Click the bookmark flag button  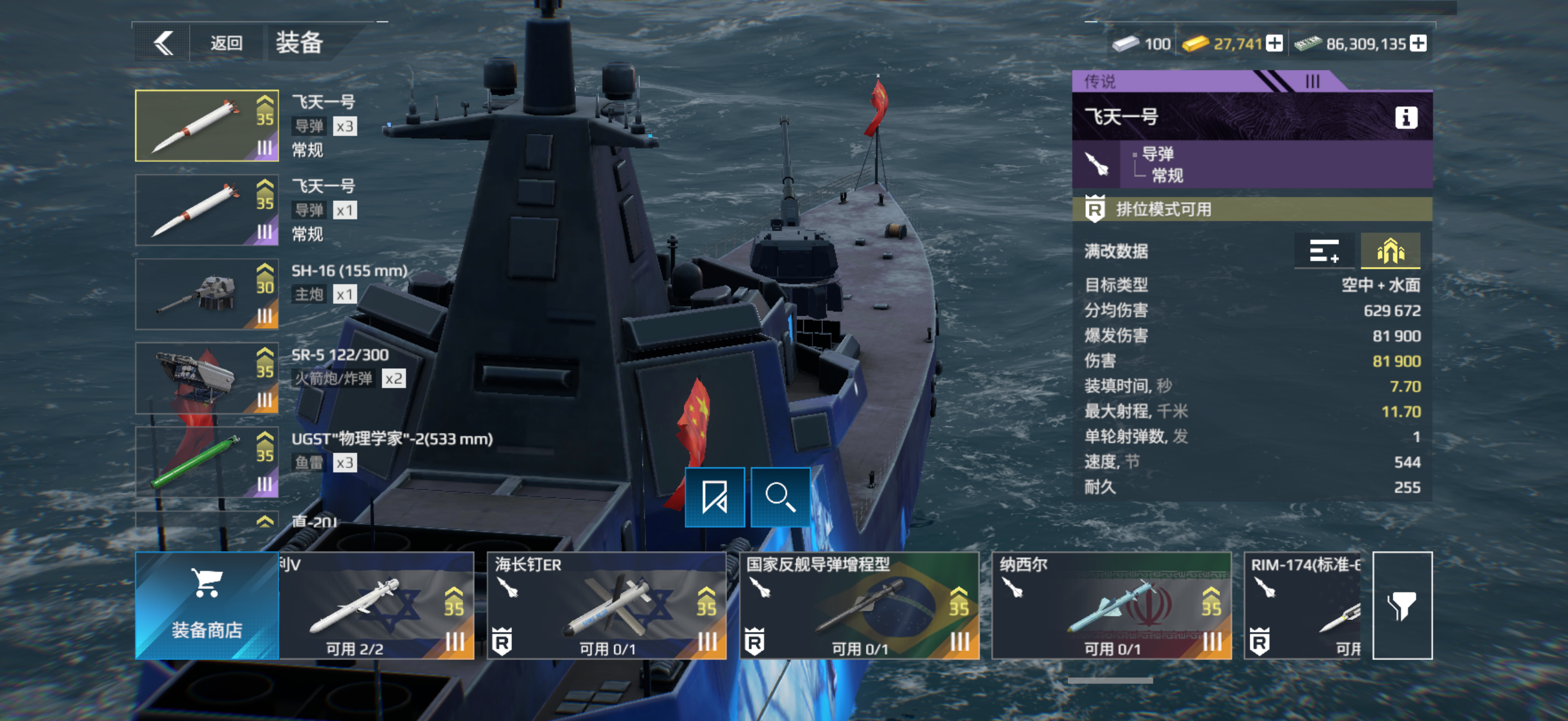715,497
